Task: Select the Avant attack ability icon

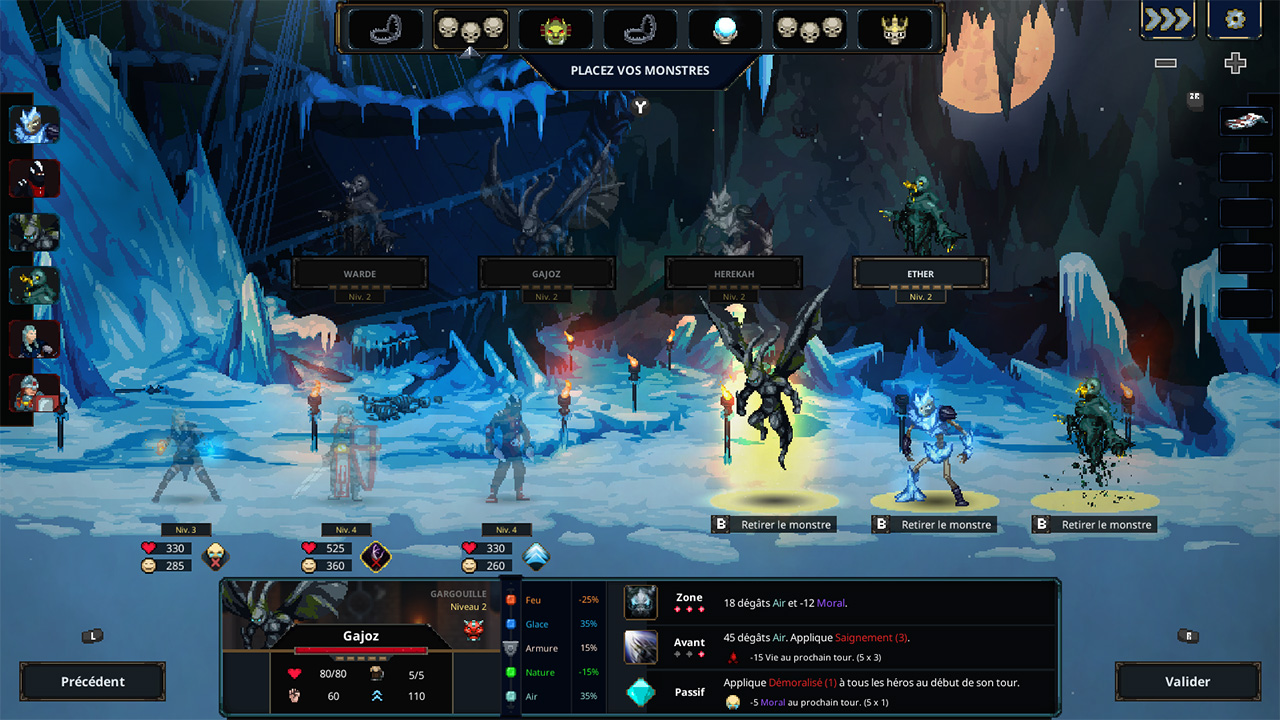Action: click(641, 647)
